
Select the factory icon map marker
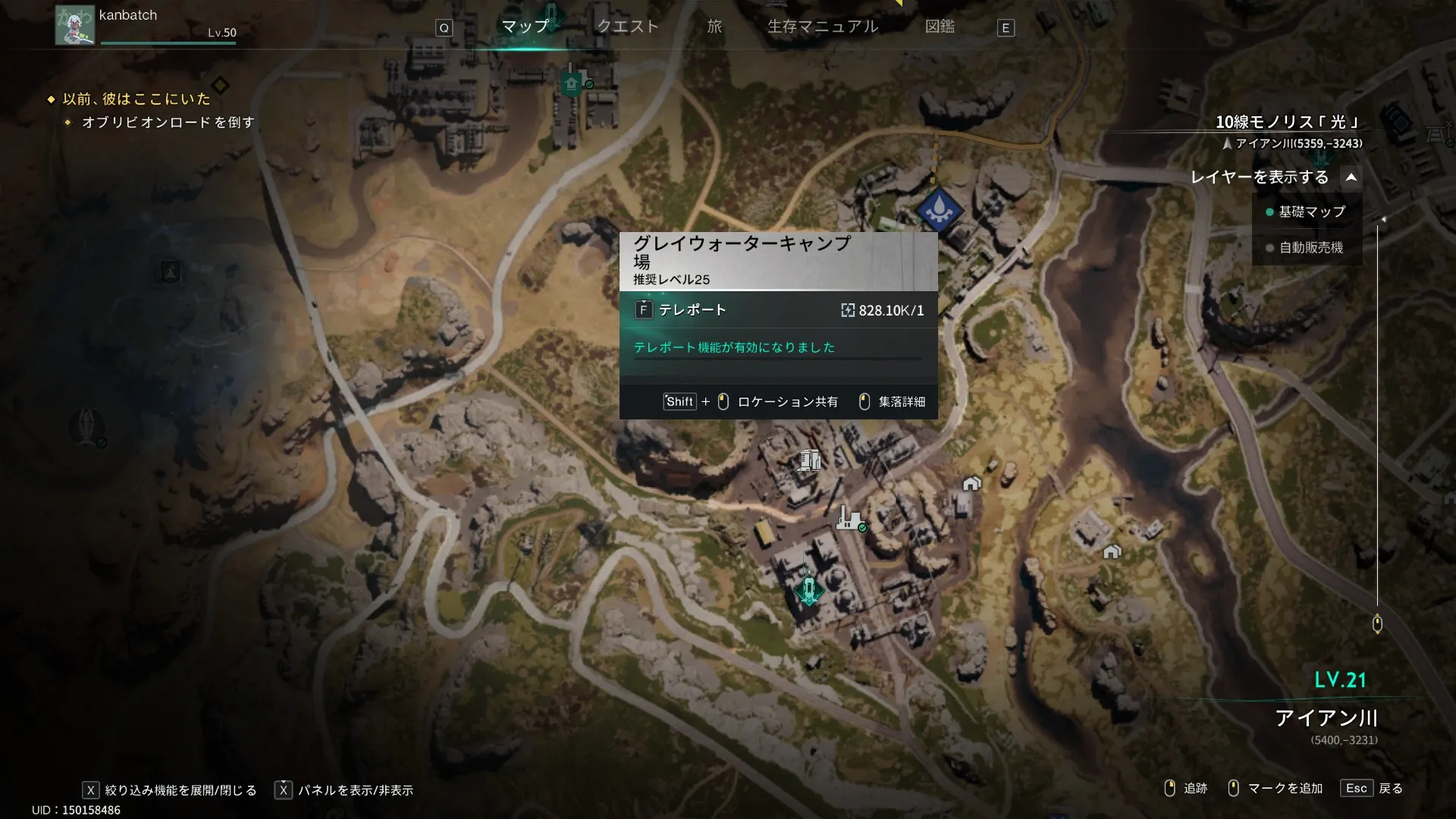click(849, 519)
